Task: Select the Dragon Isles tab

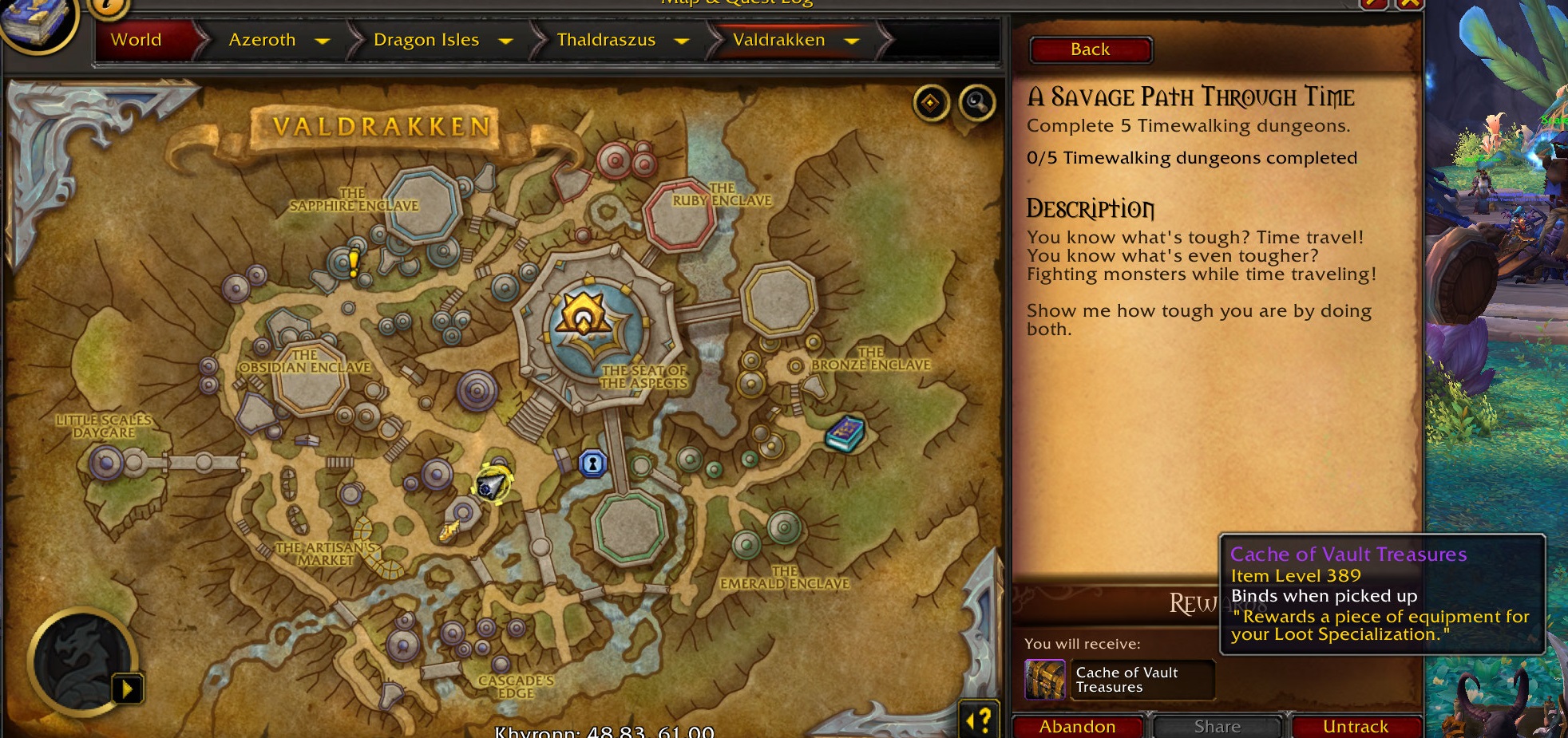Action: pos(426,40)
